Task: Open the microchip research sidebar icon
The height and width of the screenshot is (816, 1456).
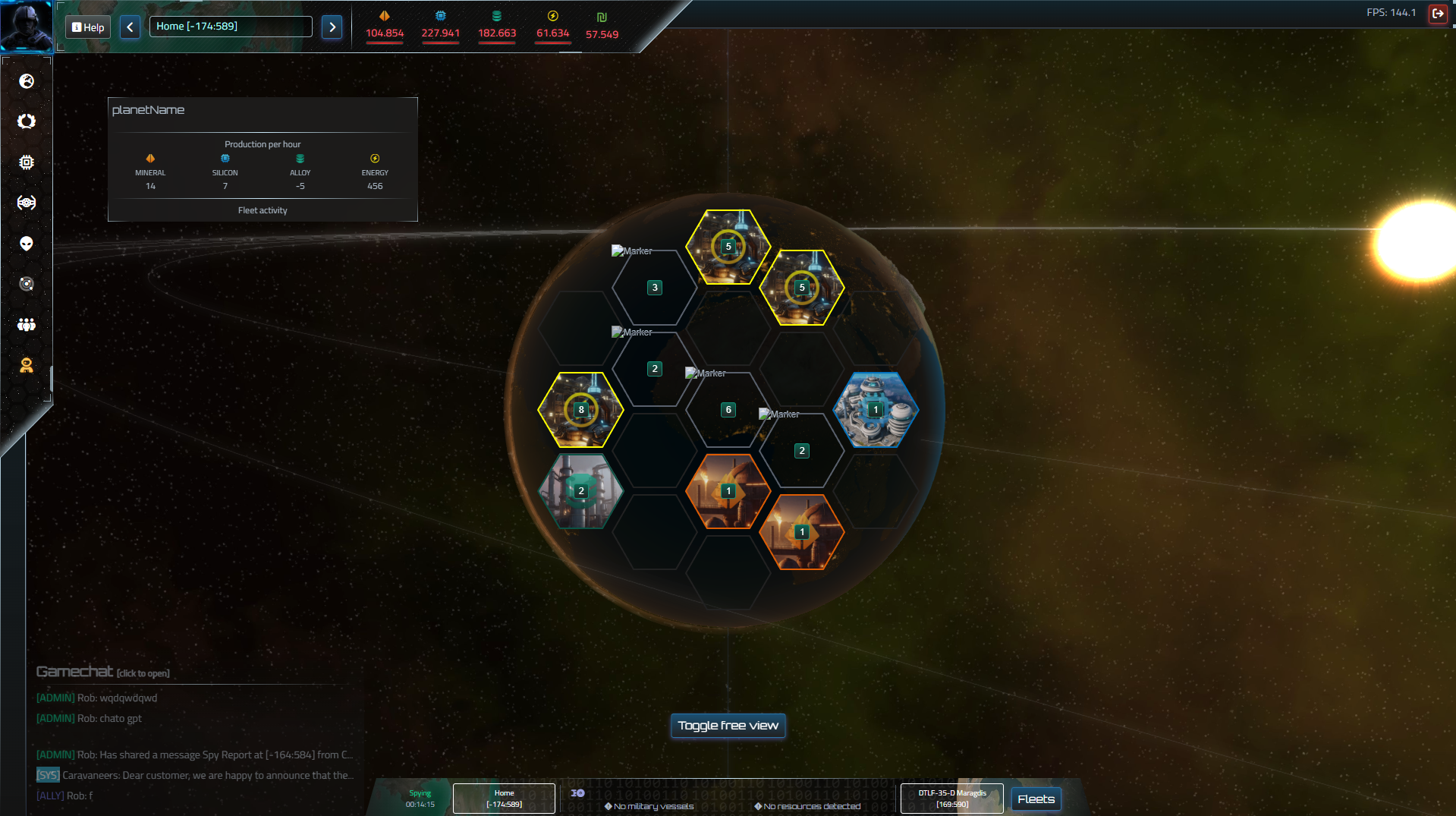Action: (x=27, y=162)
